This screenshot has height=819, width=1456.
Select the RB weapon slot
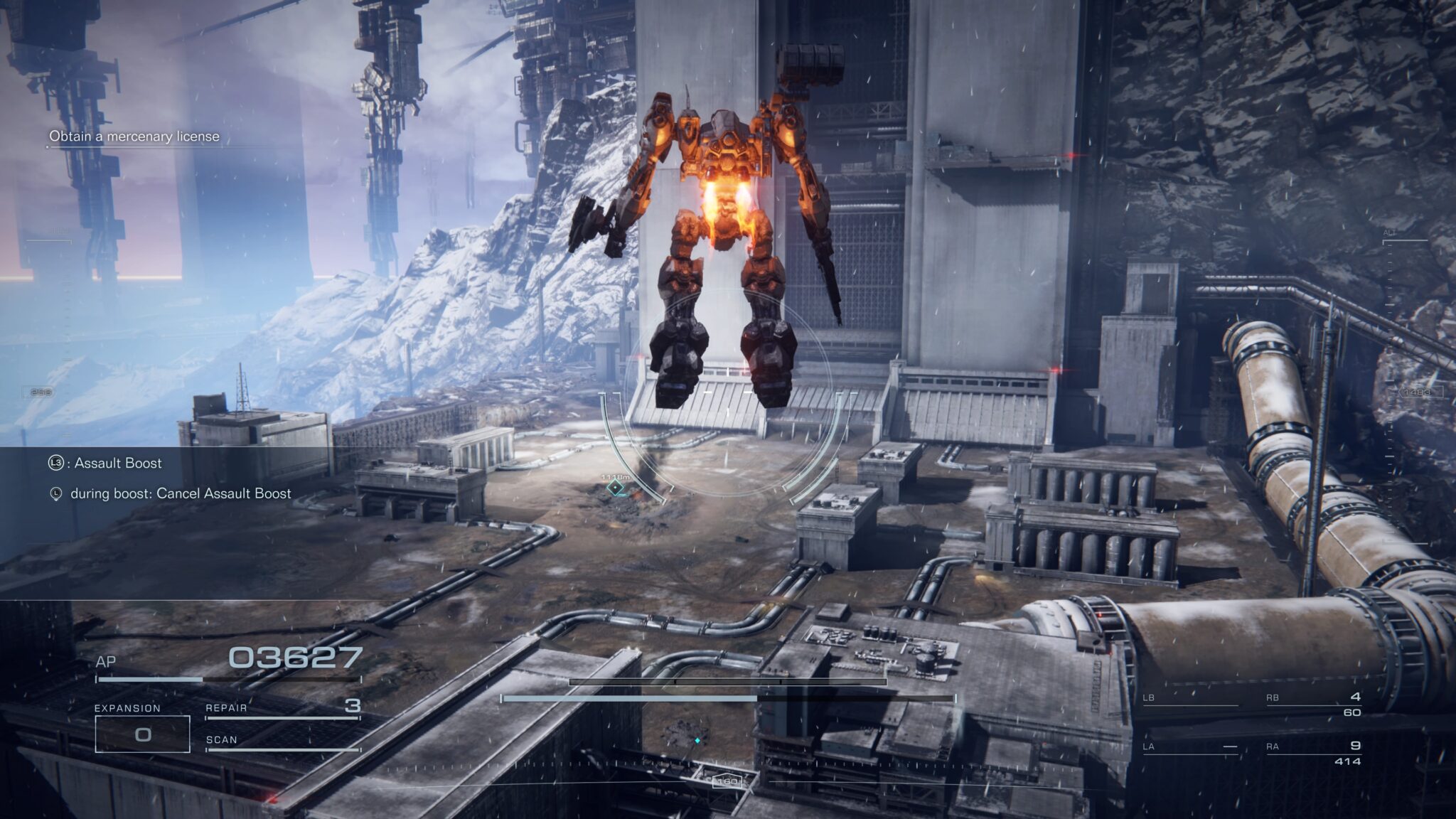pos(1313,704)
